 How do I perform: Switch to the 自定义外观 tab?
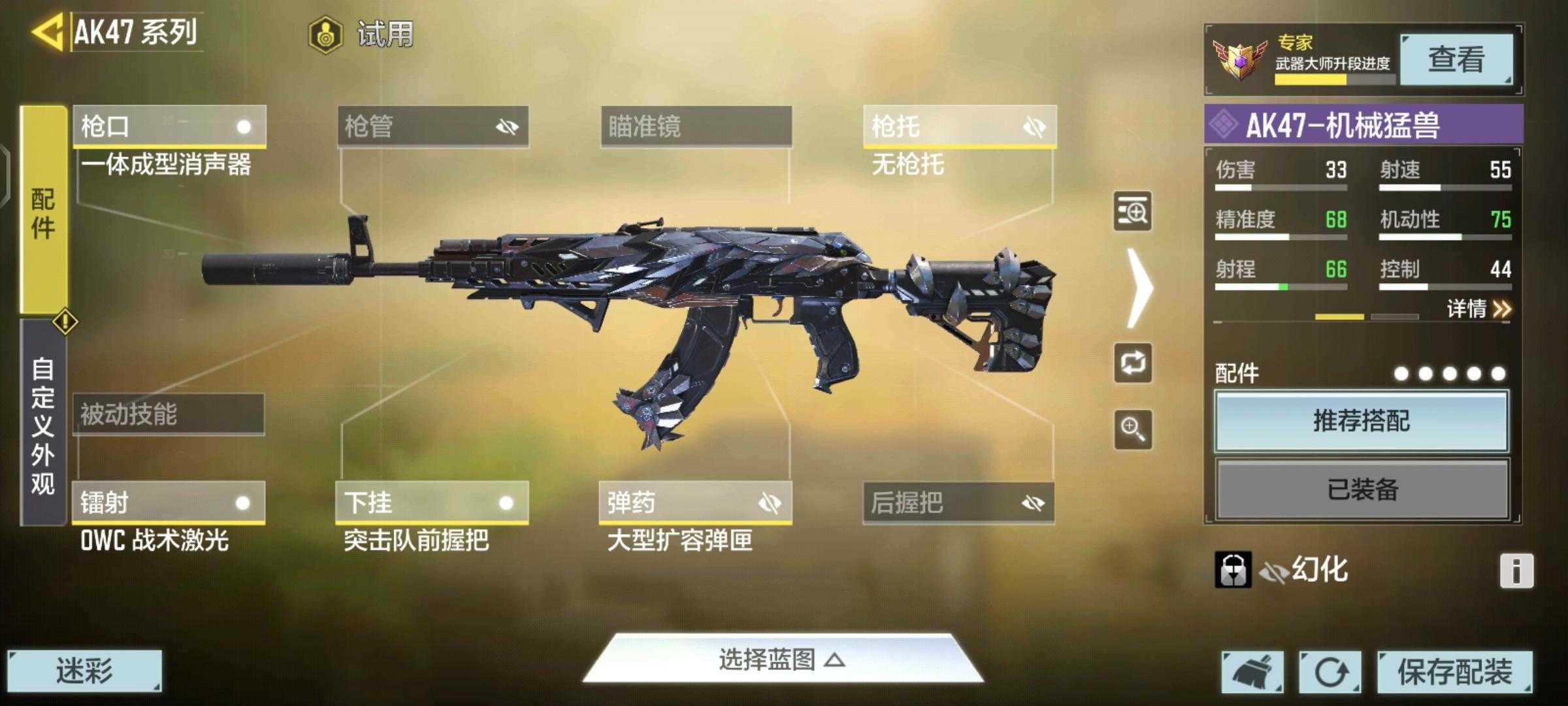(43, 425)
